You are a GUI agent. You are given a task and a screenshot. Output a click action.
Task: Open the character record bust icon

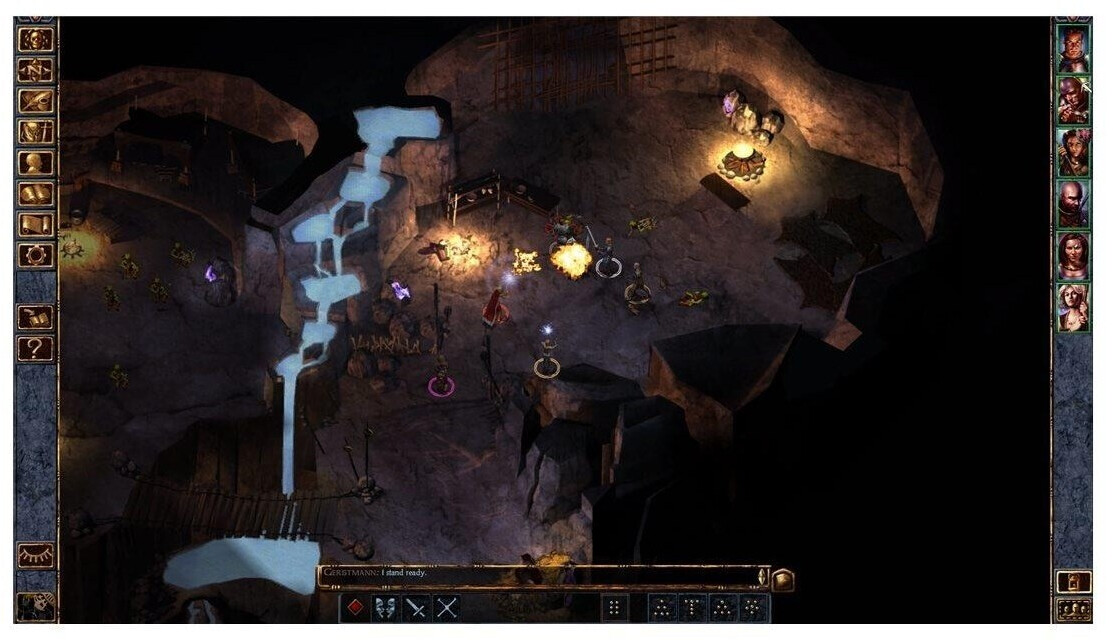click(x=36, y=163)
